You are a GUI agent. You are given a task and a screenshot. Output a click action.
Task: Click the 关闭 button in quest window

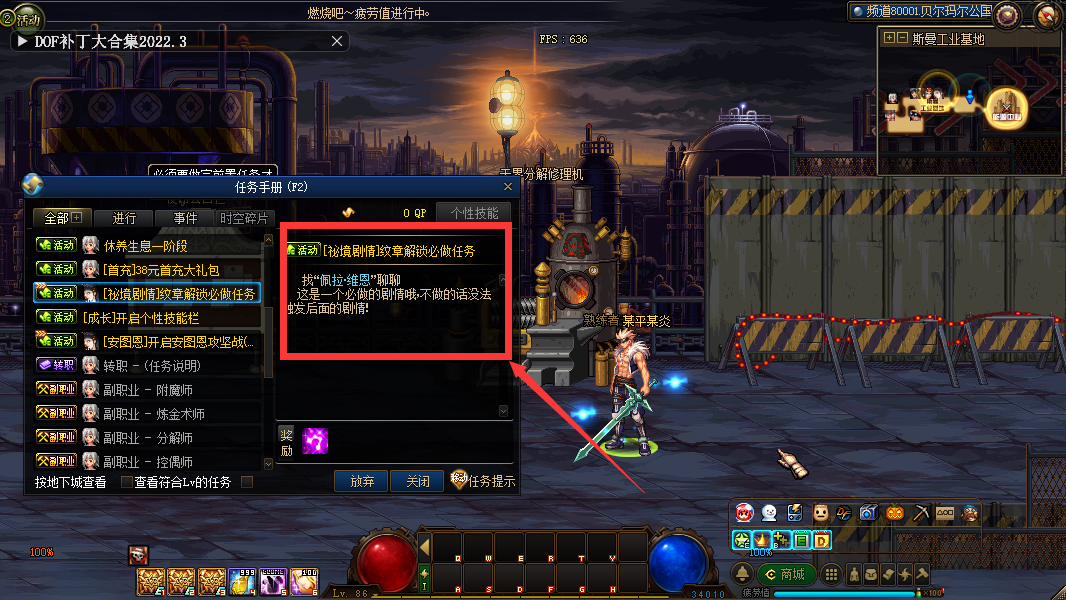[417, 481]
